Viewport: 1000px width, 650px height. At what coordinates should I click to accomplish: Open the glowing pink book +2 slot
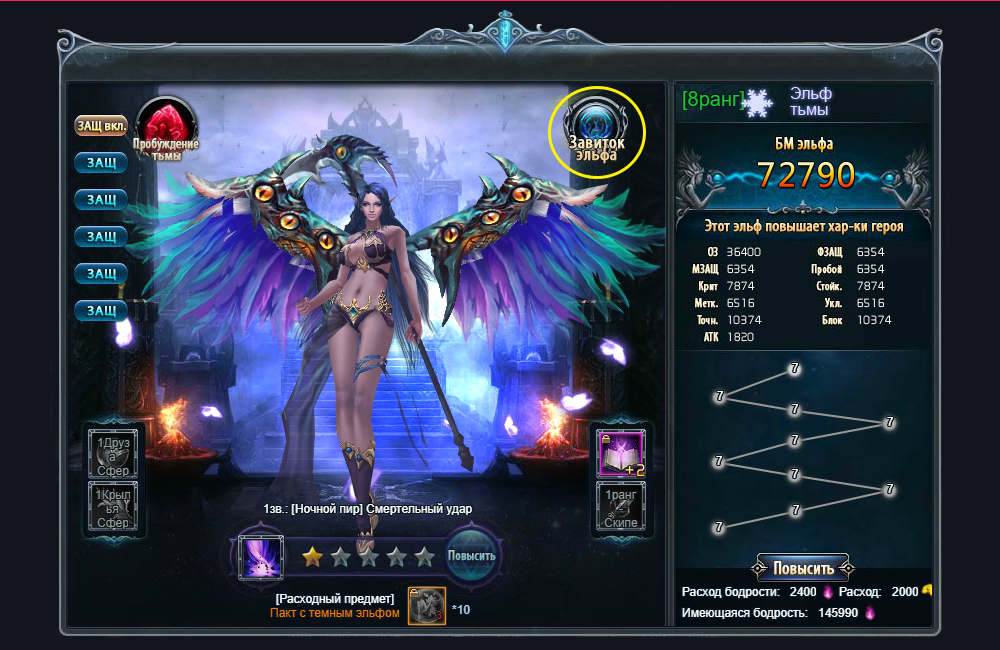pyautogui.click(x=620, y=453)
